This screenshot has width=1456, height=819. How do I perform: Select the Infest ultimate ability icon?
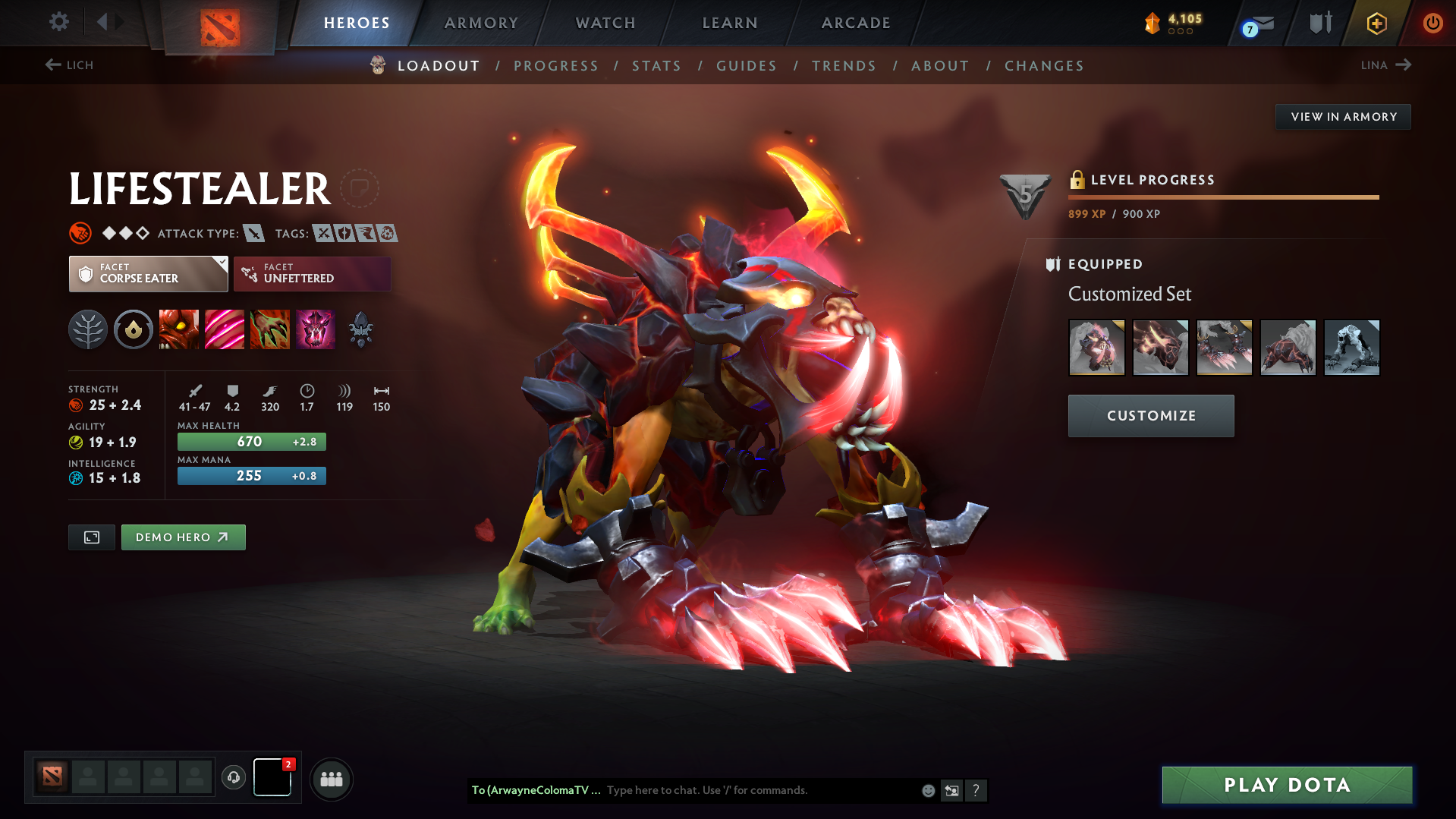pyautogui.click(x=316, y=329)
